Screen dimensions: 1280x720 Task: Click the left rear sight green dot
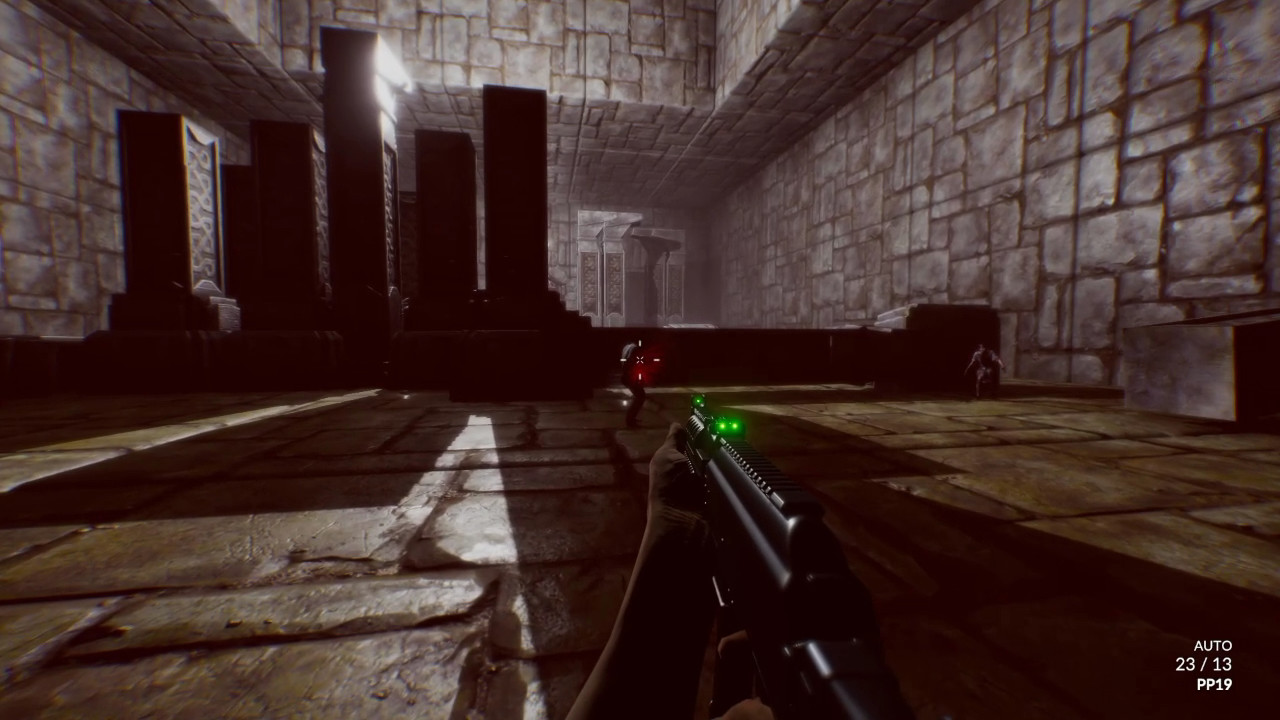pos(722,425)
